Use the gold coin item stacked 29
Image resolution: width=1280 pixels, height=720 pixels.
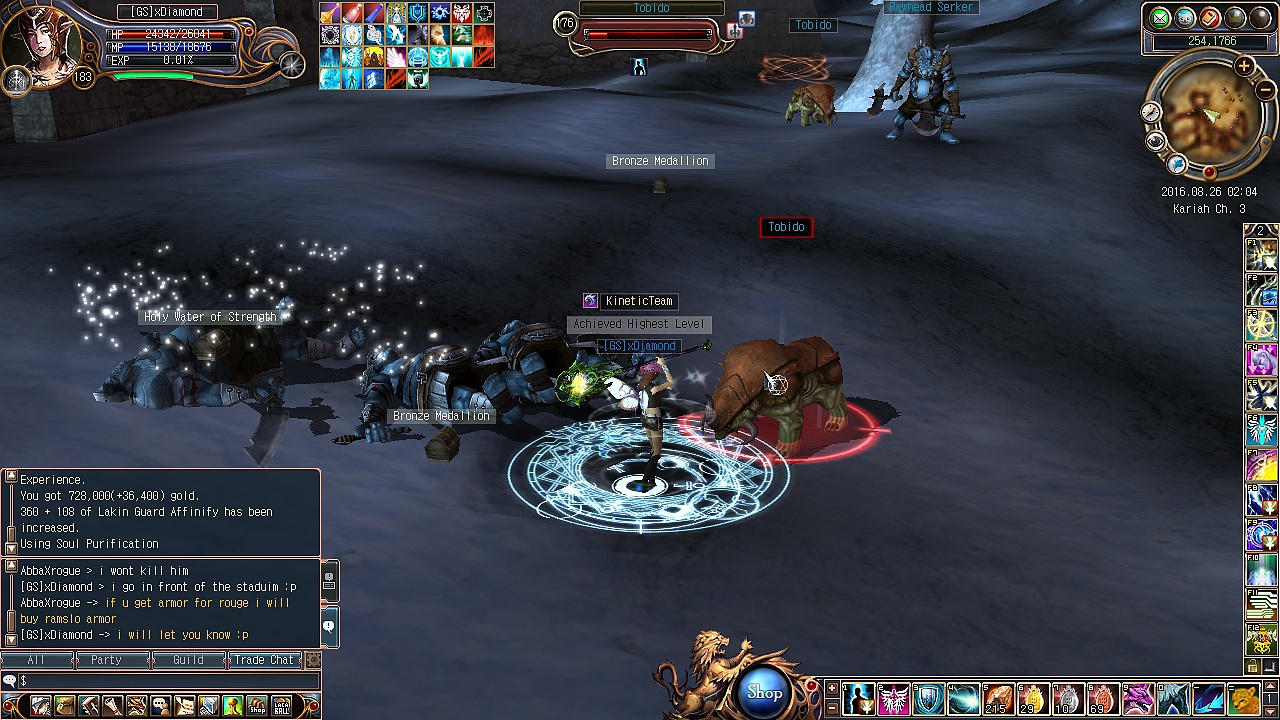pos(1031,698)
